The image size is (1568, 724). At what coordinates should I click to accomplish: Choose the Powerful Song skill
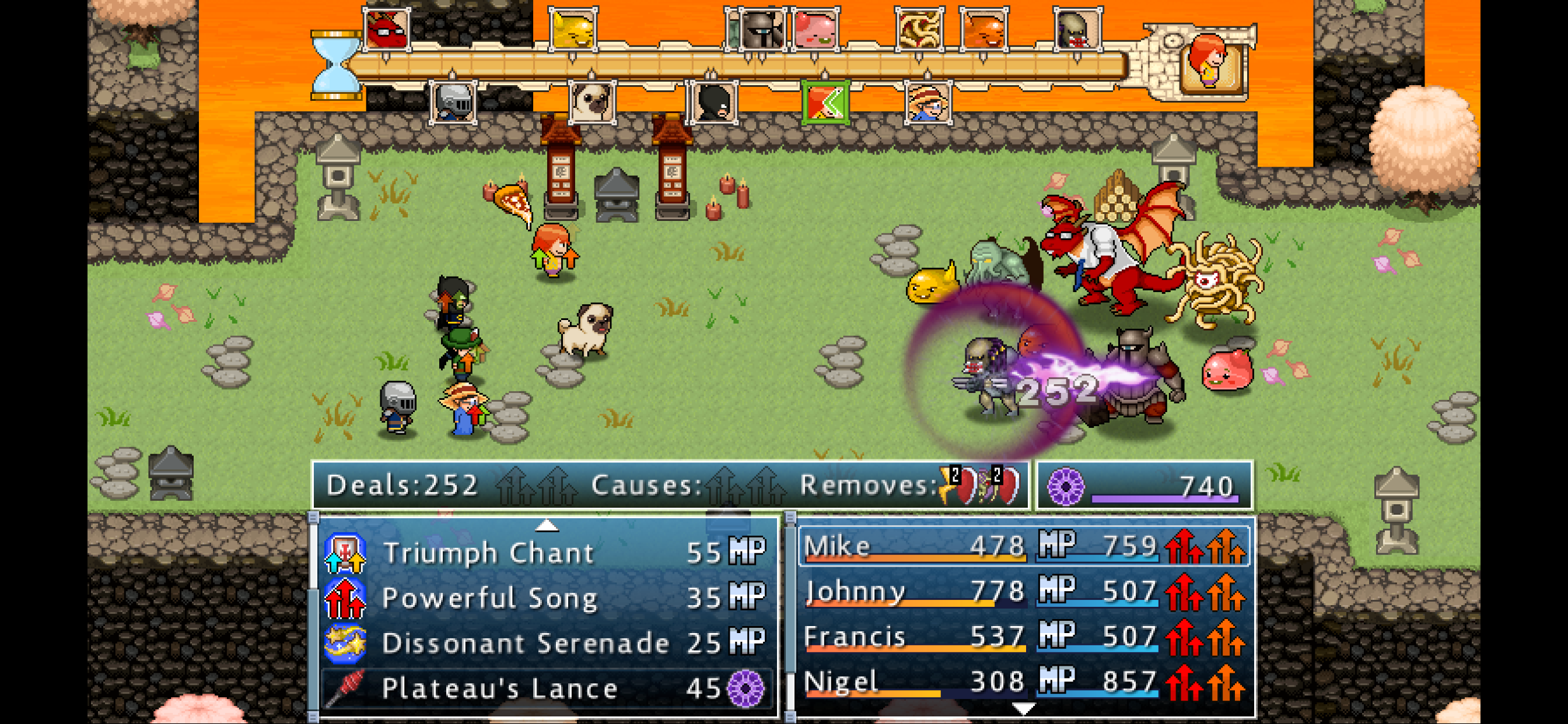pos(545,598)
